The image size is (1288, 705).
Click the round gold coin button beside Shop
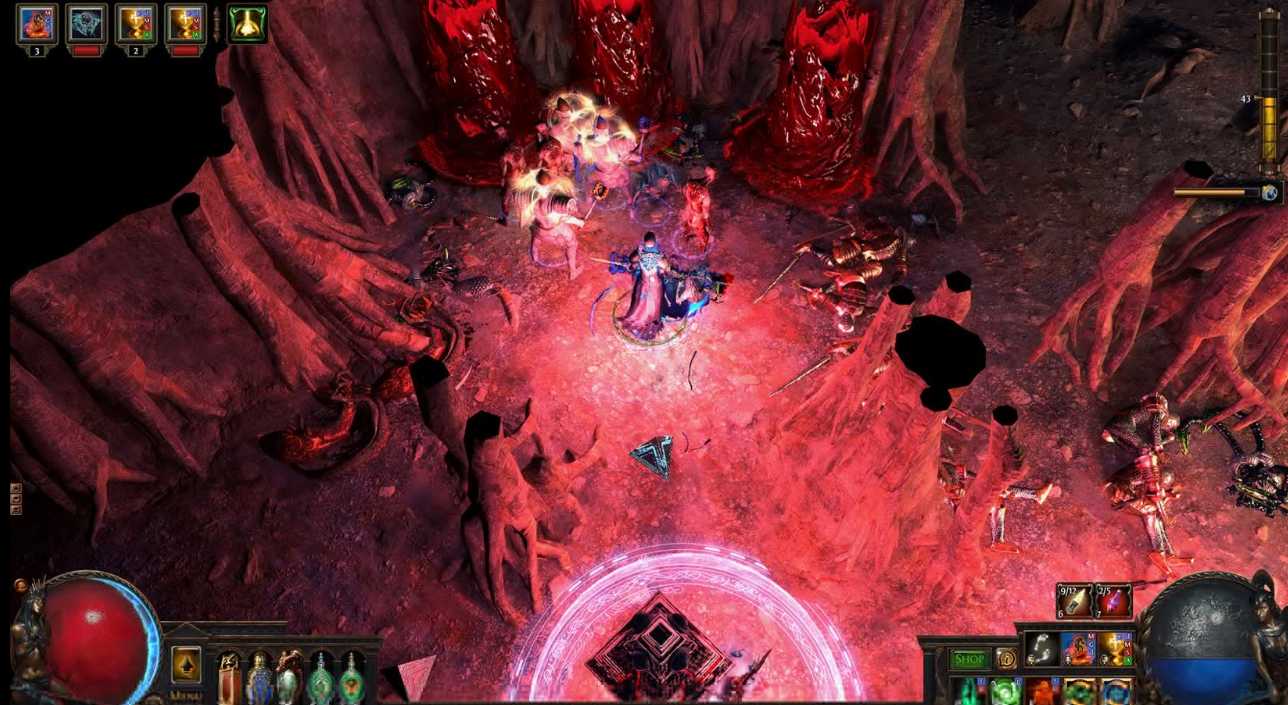pyautogui.click(x=1005, y=659)
